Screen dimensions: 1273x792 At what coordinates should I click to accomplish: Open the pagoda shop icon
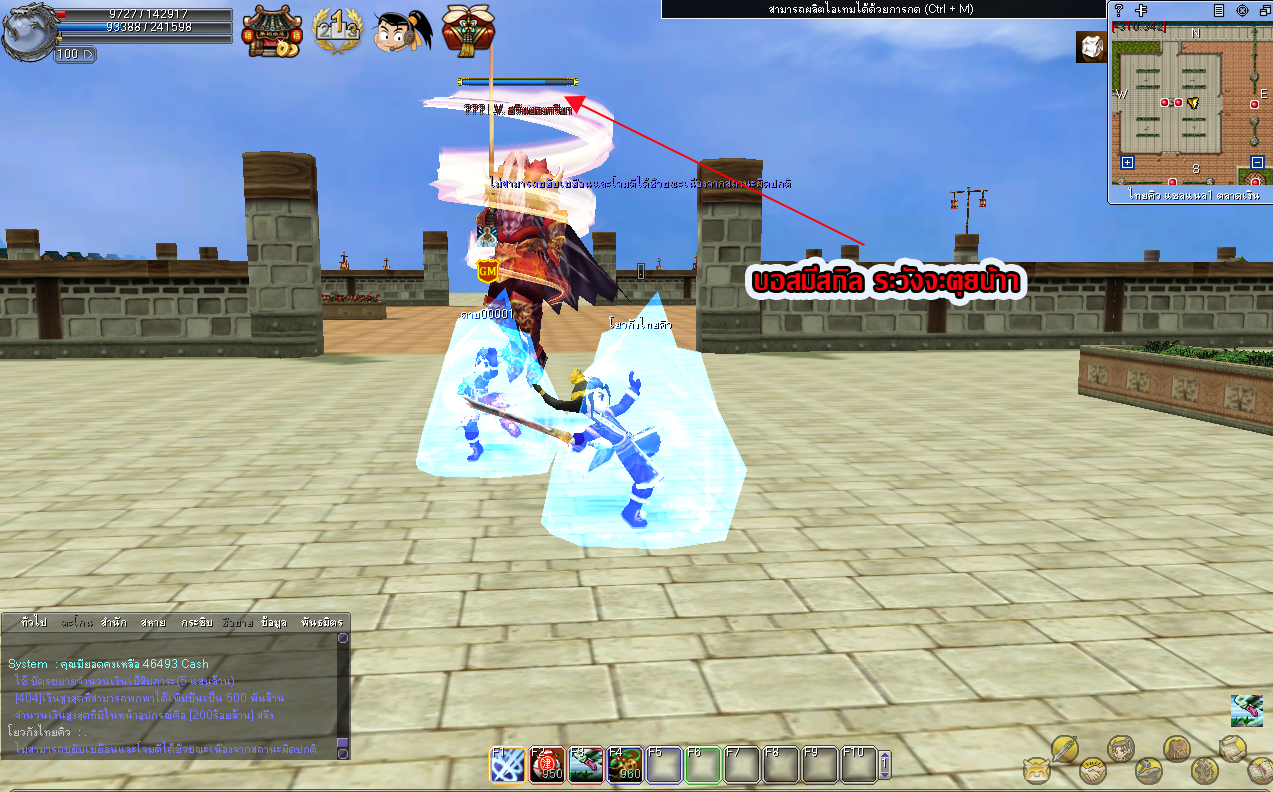(271, 32)
